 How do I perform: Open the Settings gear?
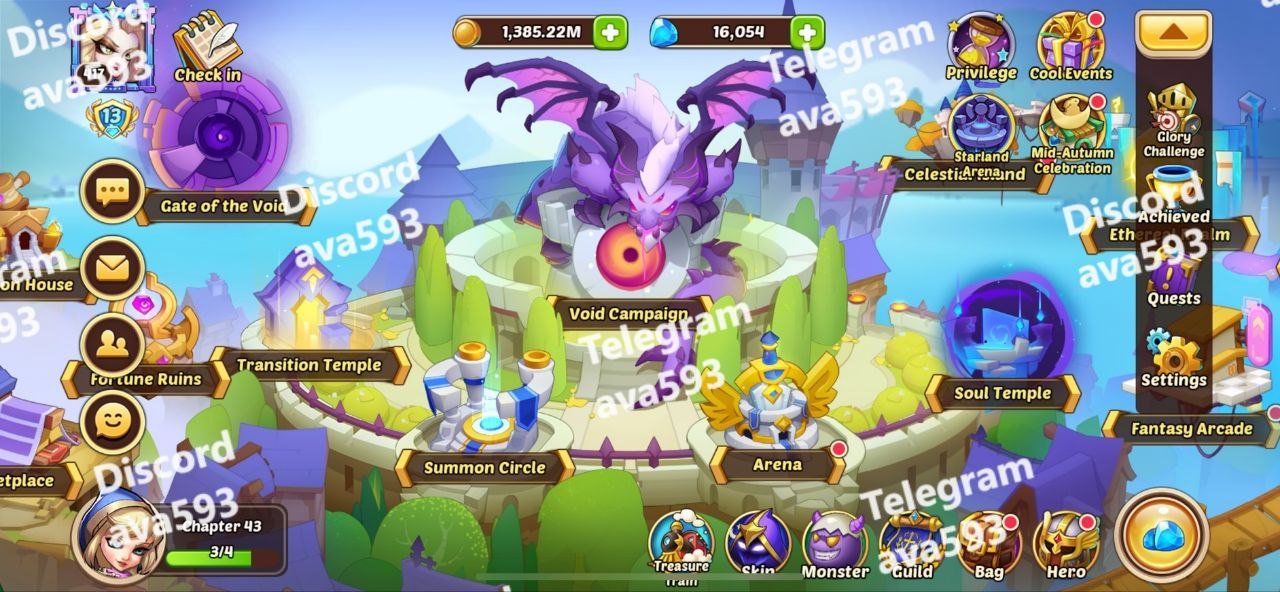1173,360
